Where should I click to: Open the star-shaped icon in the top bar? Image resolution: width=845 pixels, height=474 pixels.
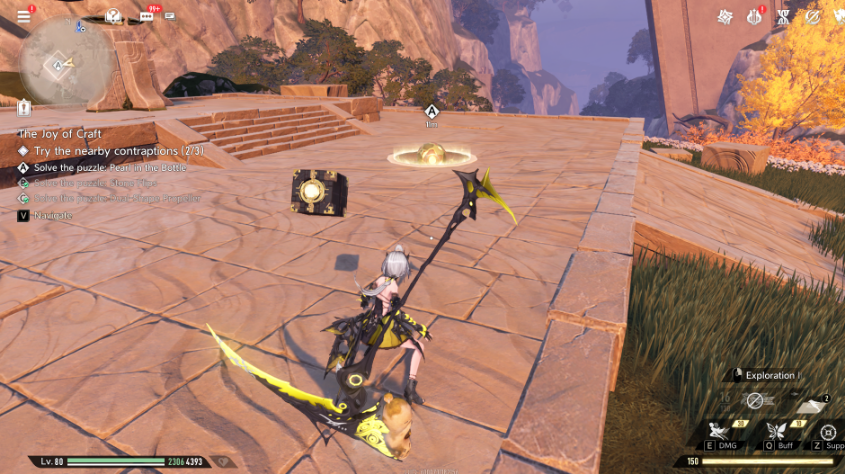tap(724, 17)
